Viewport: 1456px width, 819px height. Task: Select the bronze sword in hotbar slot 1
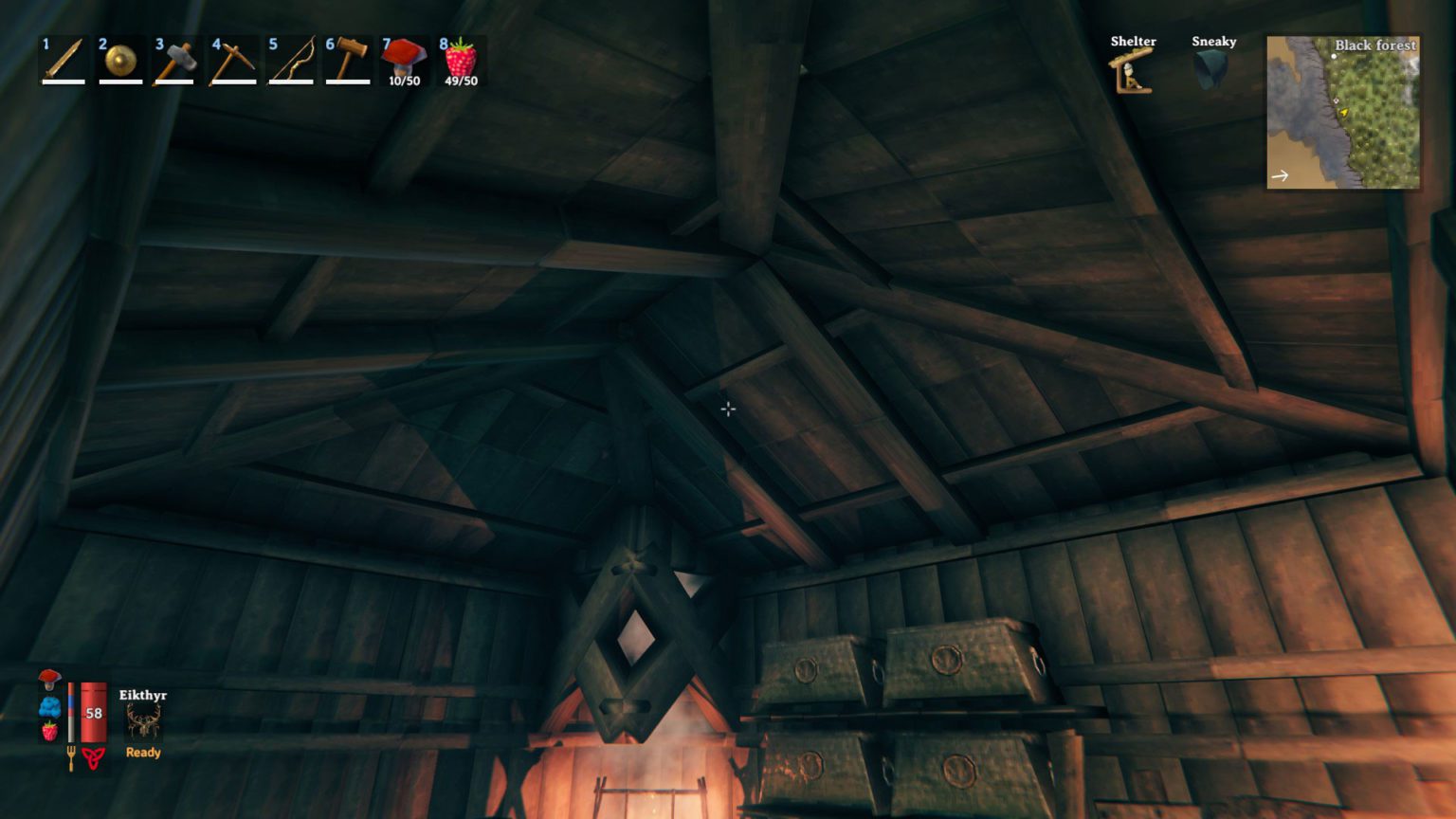(64, 61)
